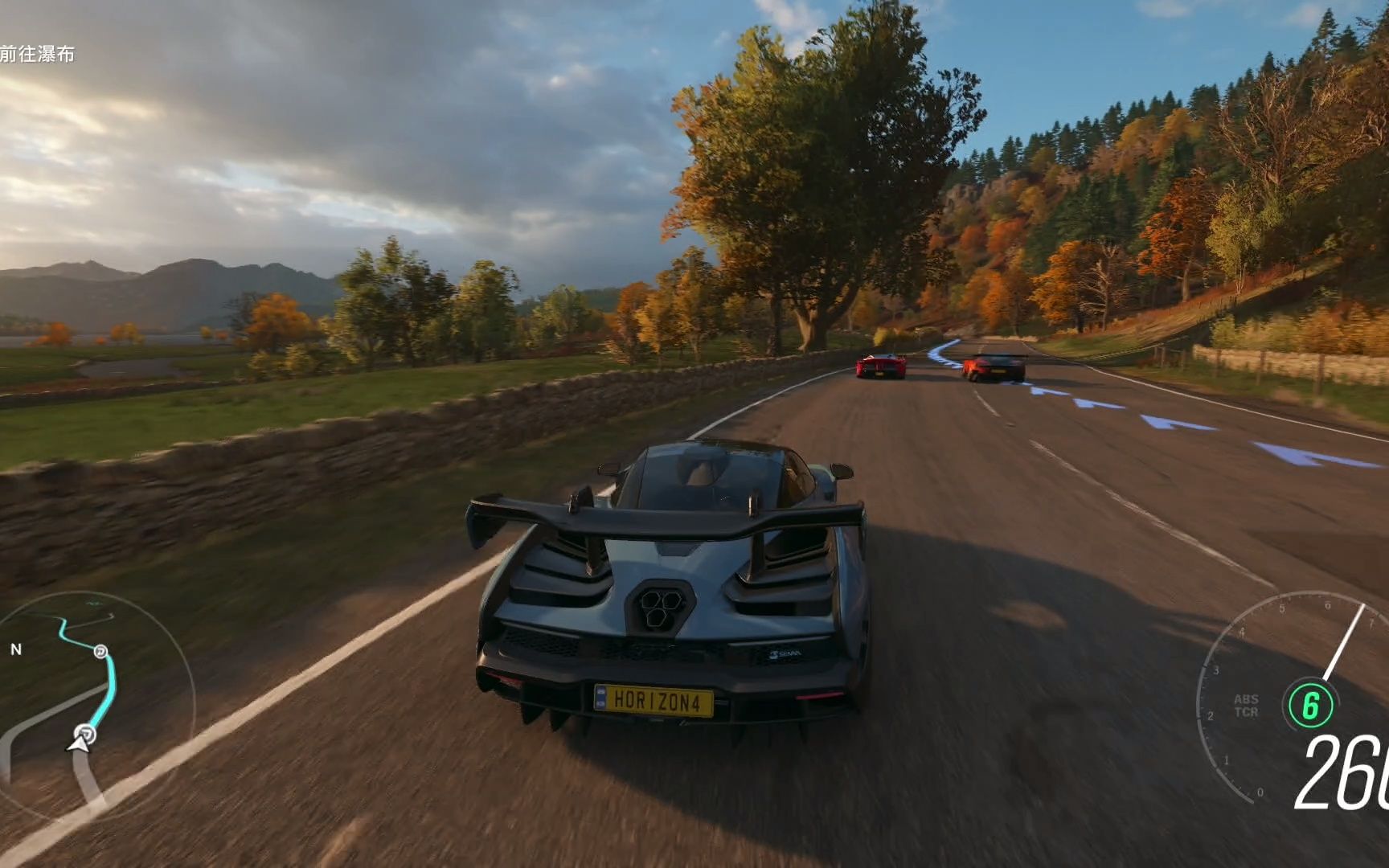Click the player arrow on the minimap
This screenshot has width=1389, height=868.
[x=78, y=745]
